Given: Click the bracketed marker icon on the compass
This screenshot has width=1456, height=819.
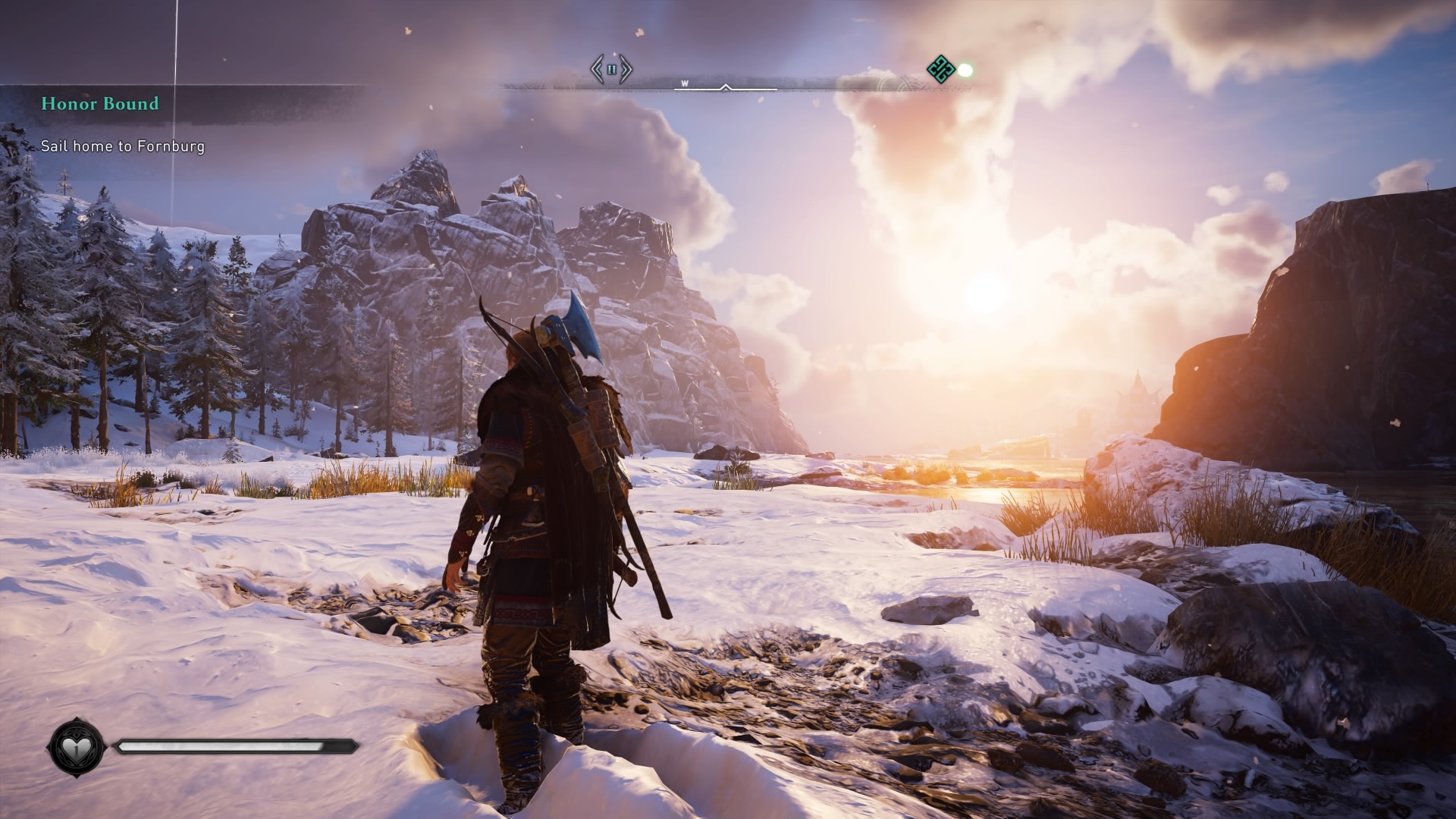Looking at the screenshot, I should pos(611,69).
